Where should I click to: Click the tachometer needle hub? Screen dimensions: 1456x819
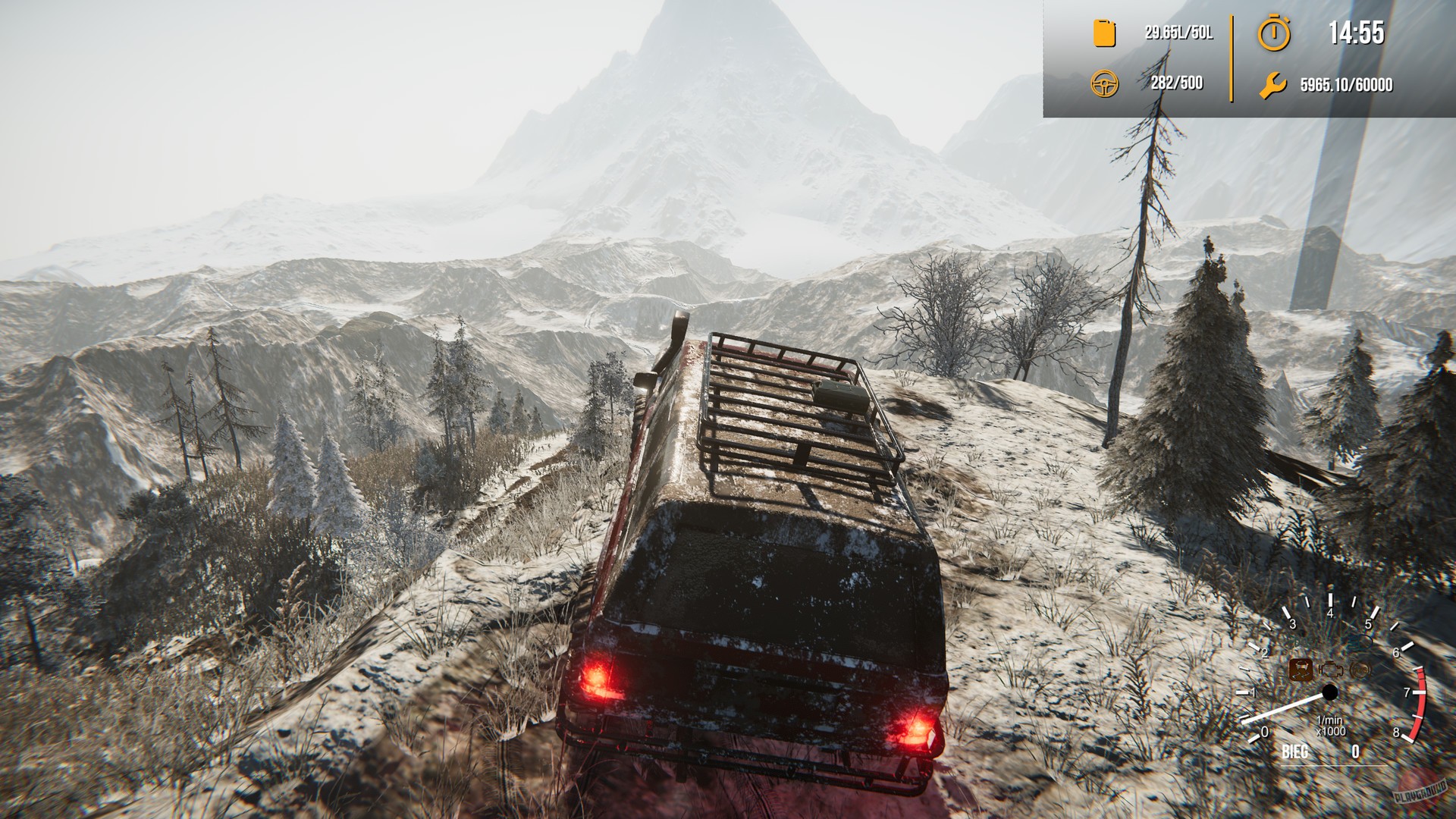pyautogui.click(x=1329, y=692)
